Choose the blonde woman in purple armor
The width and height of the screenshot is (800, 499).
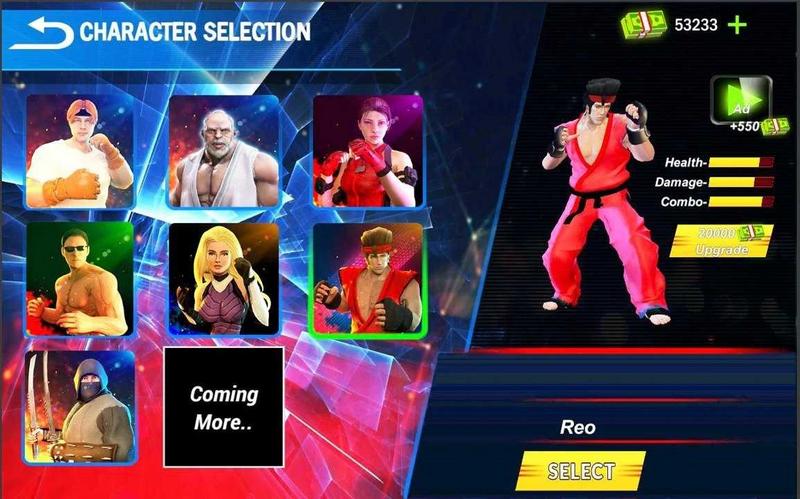223,279
